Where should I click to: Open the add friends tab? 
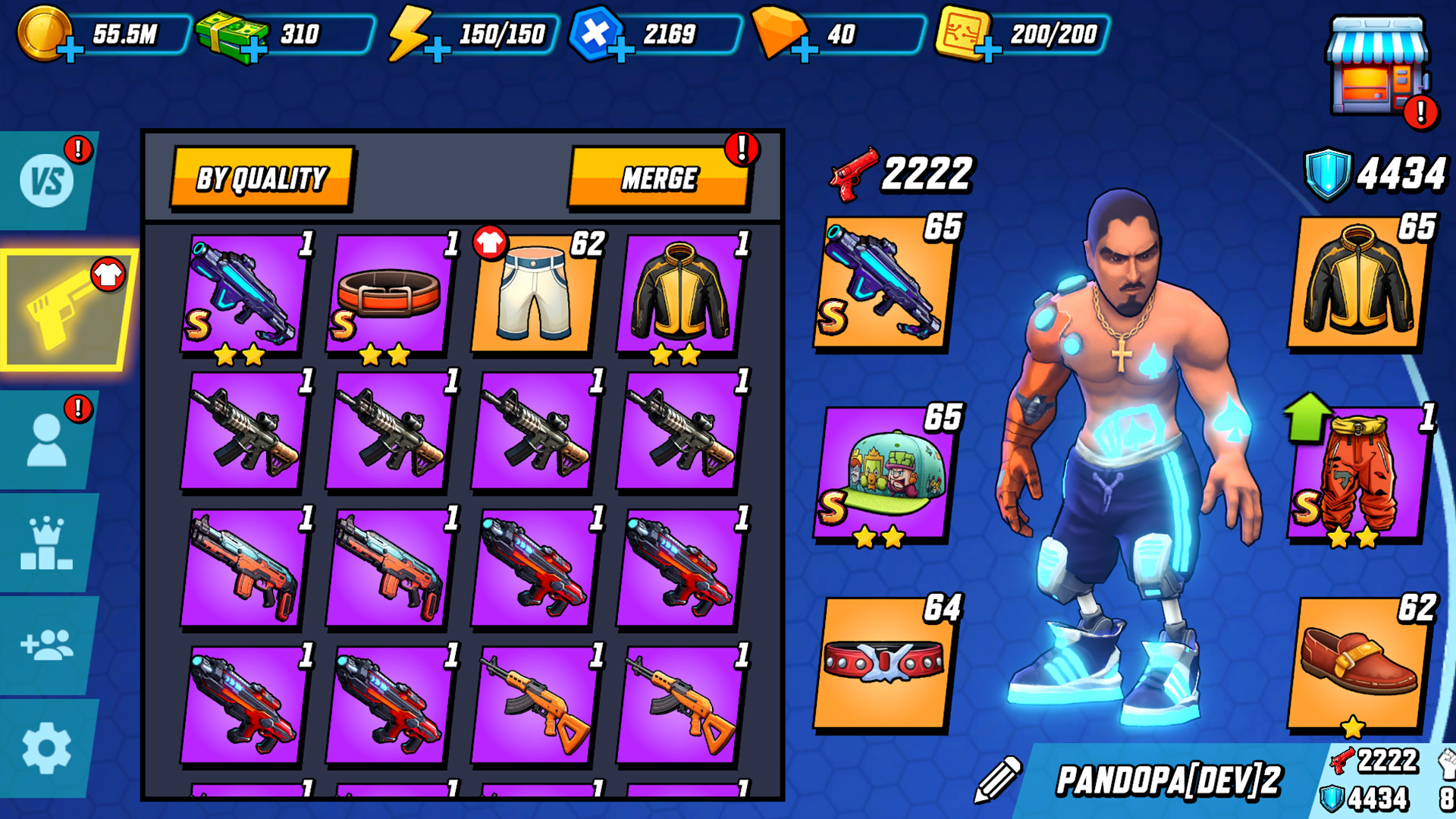(x=47, y=645)
